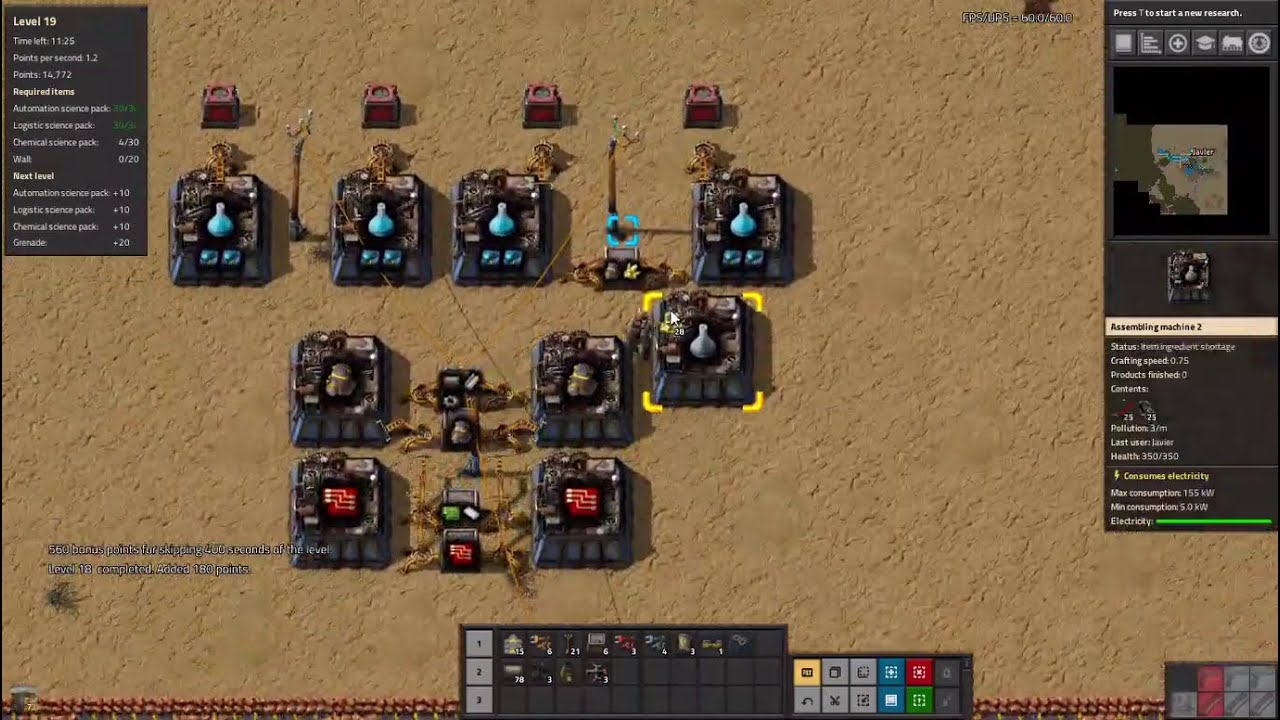1280x720 pixels.
Task: Pick the item stack with count 15
Action: [513, 644]
